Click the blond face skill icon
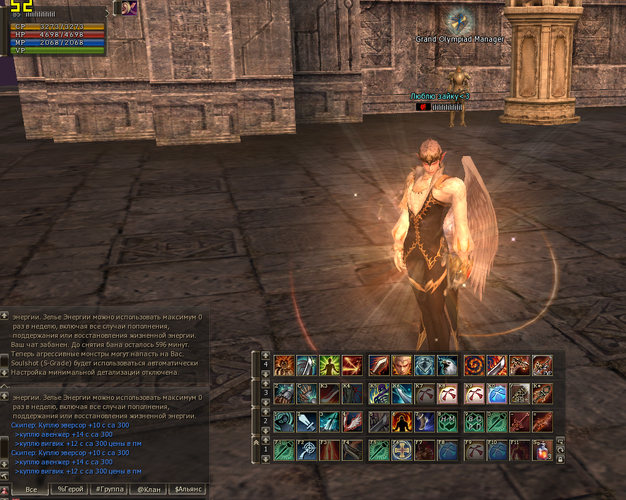Screen dimensions: 626x500 (400, 365)
